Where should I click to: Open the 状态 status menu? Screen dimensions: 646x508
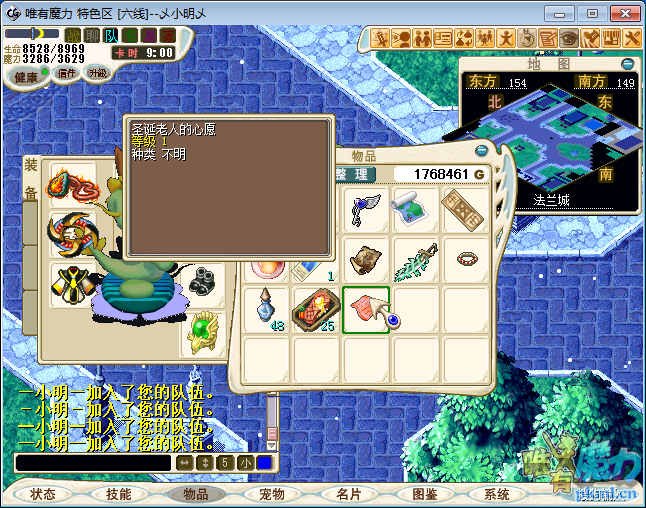point(43,494)
